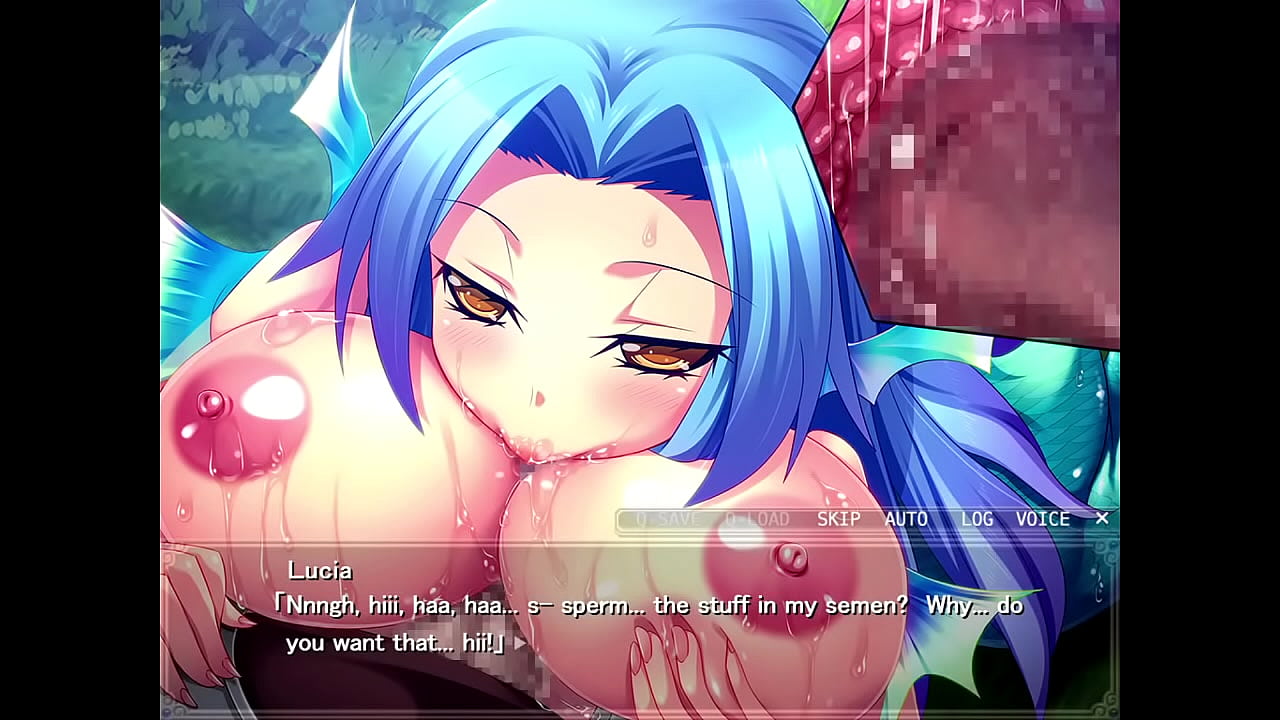
Task: Click the Q.SAVE quick save button
Action: tap(667, 519)
